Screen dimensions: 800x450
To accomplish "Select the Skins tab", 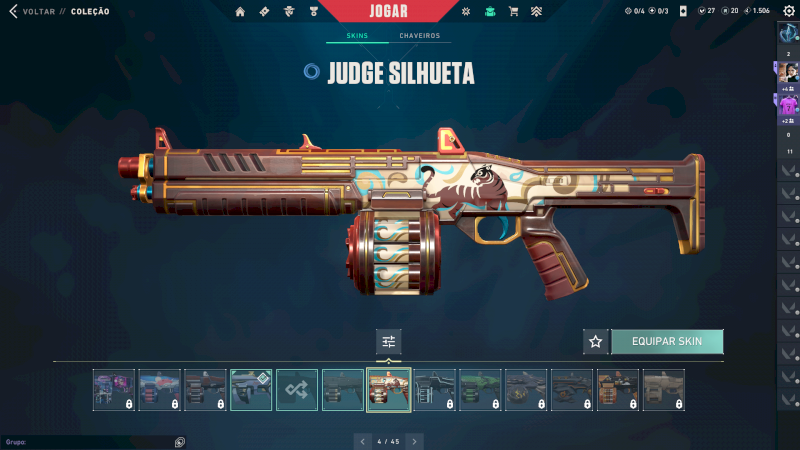I will pyautogui.click(x=357, y=36).
